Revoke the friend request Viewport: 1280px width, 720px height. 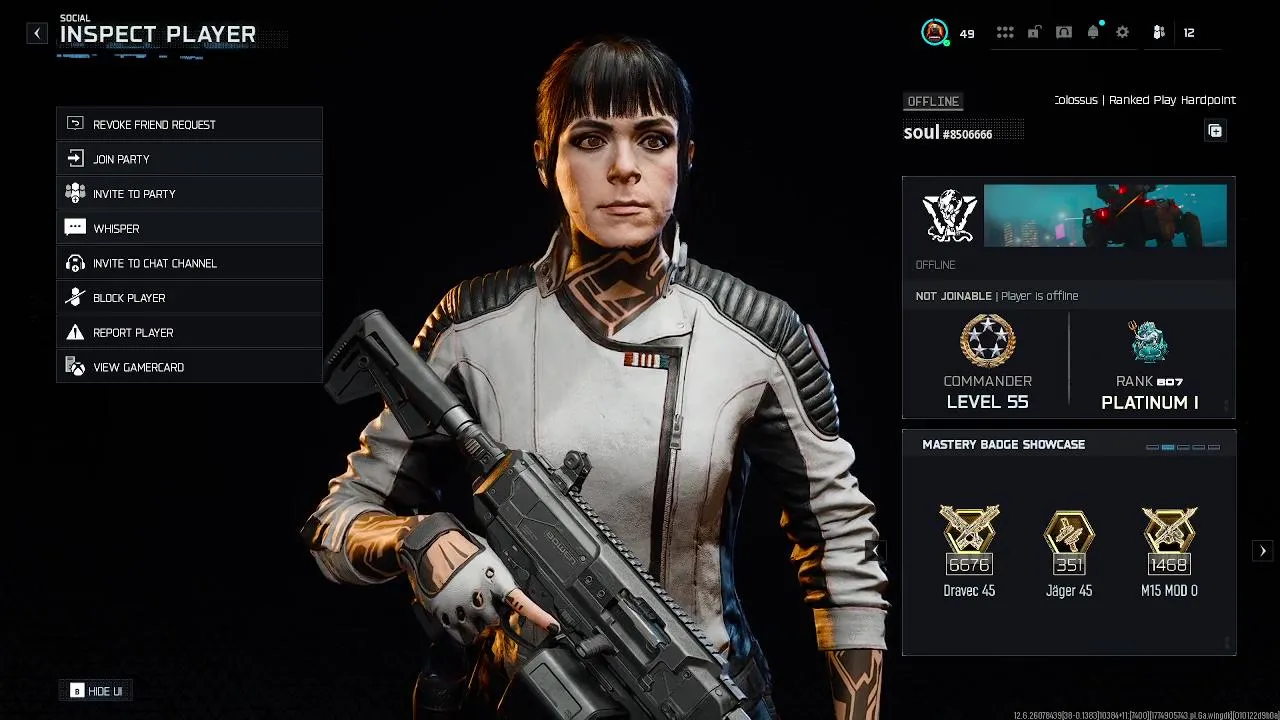189,124
